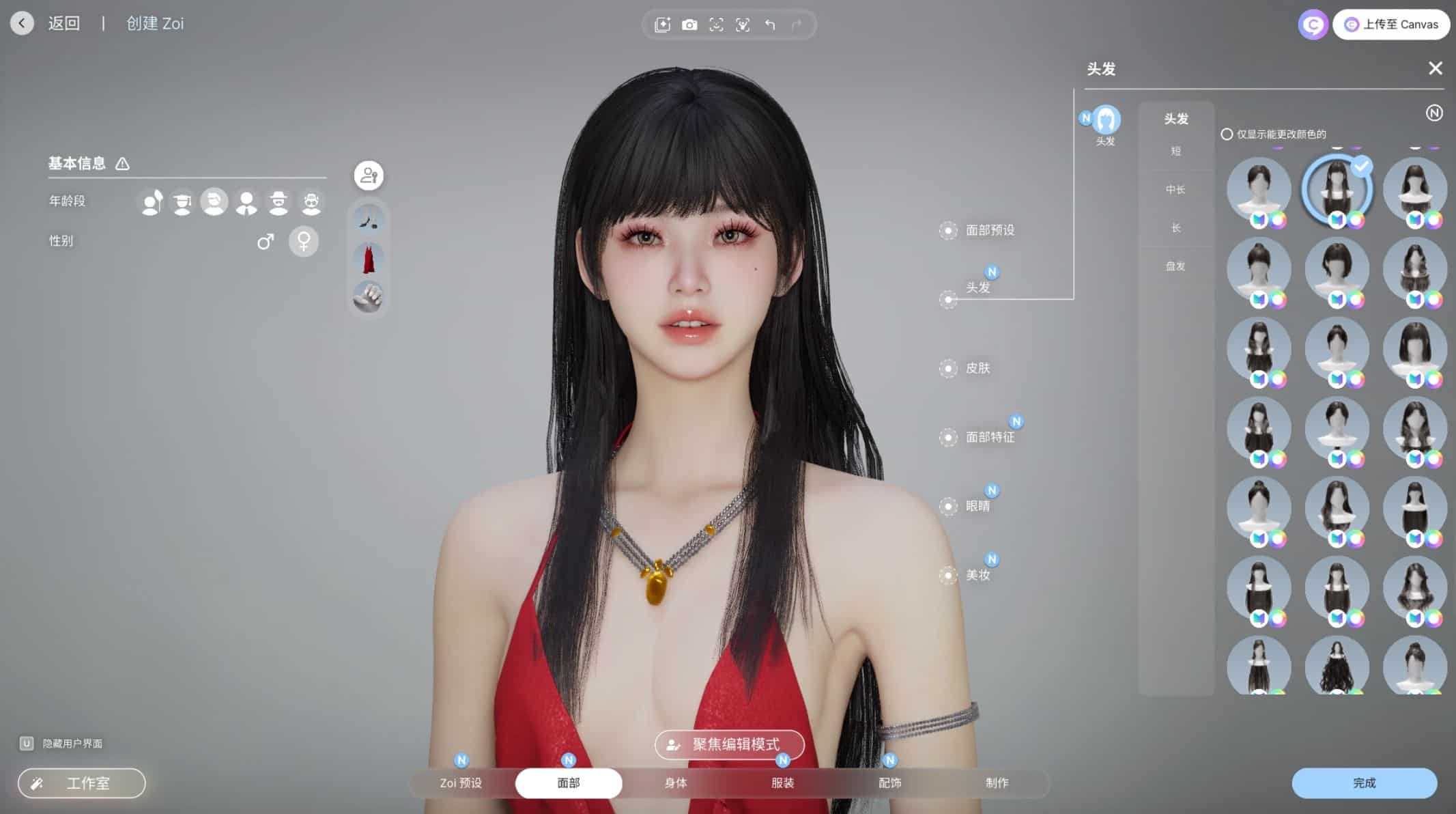This screenshot has height=814, width=1456.
Task: Upload the Zoi with 上传至 Canvas
Action: coord(1391,25)
